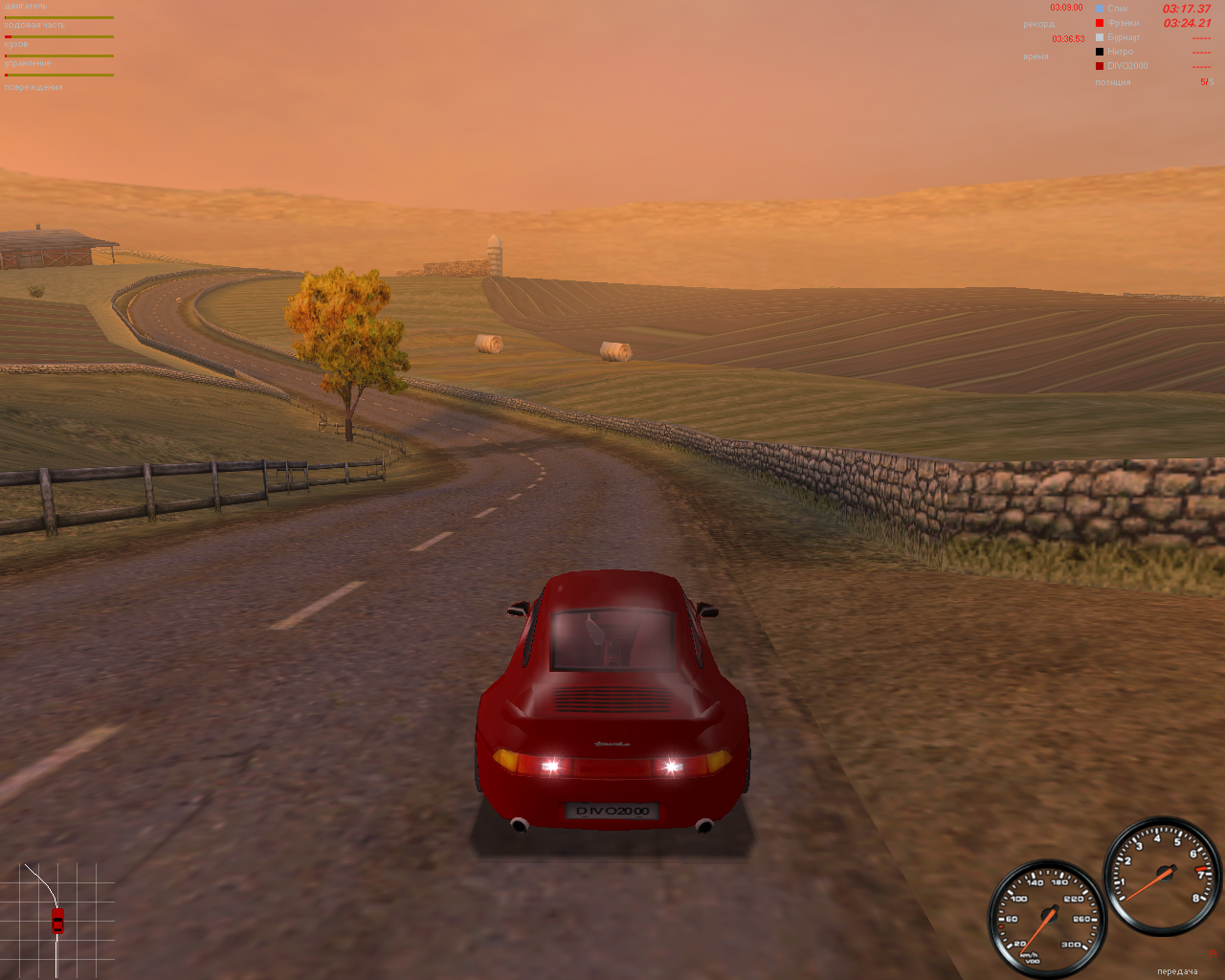1225x980 pixels.
Task: Select Спик's blue color marker icon
Action: [1099, 9]
